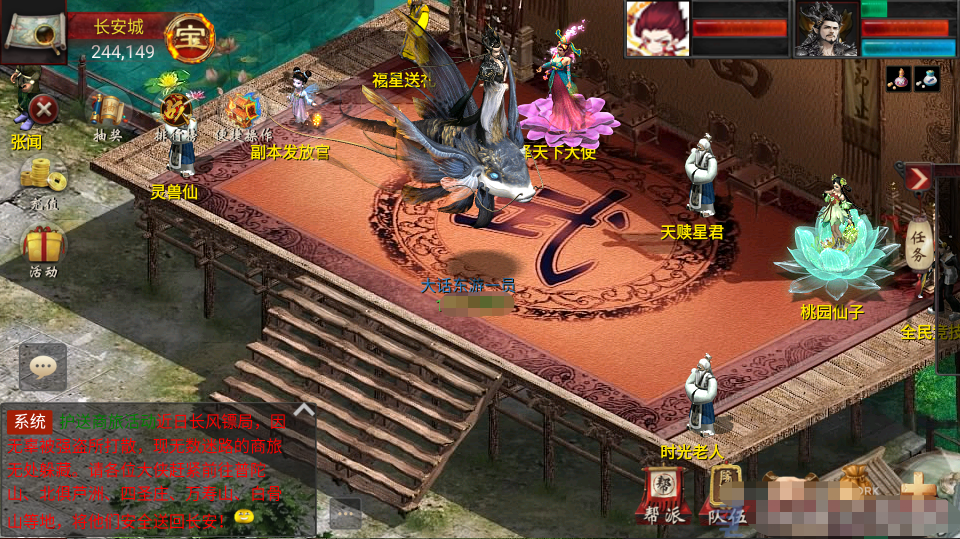
Task: Click the red arrow panel toggle
Action: tap(918, 178)
